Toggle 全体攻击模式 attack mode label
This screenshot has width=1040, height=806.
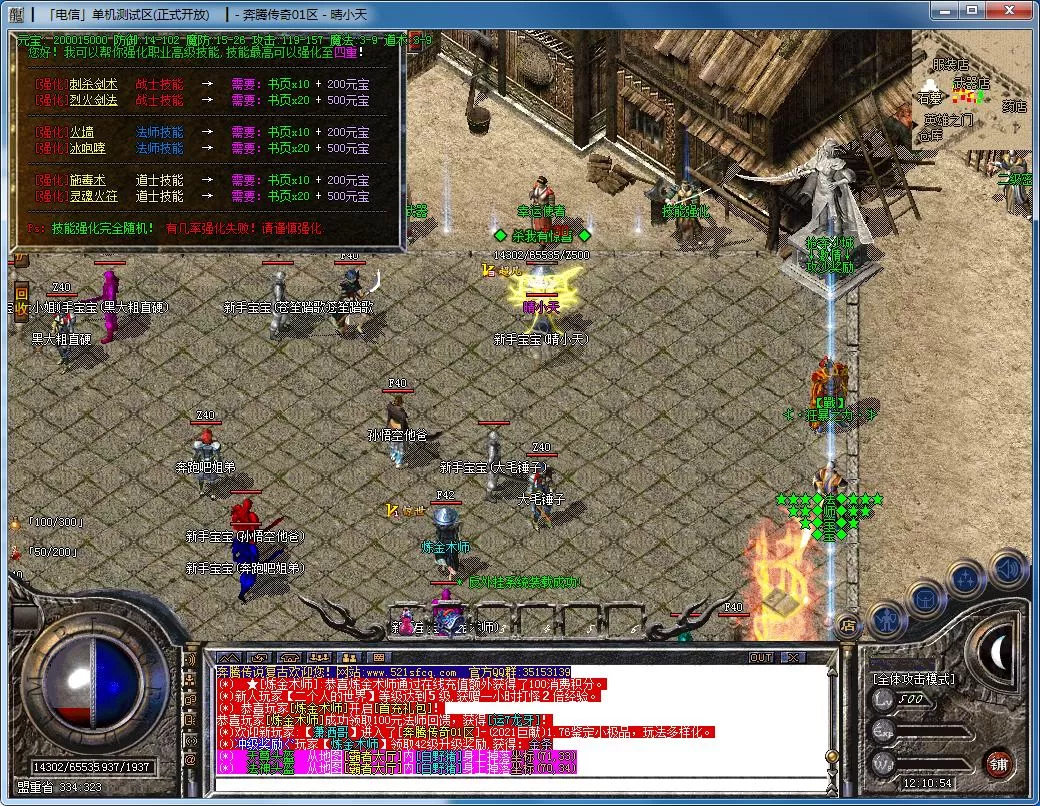[x=914, y=679]
